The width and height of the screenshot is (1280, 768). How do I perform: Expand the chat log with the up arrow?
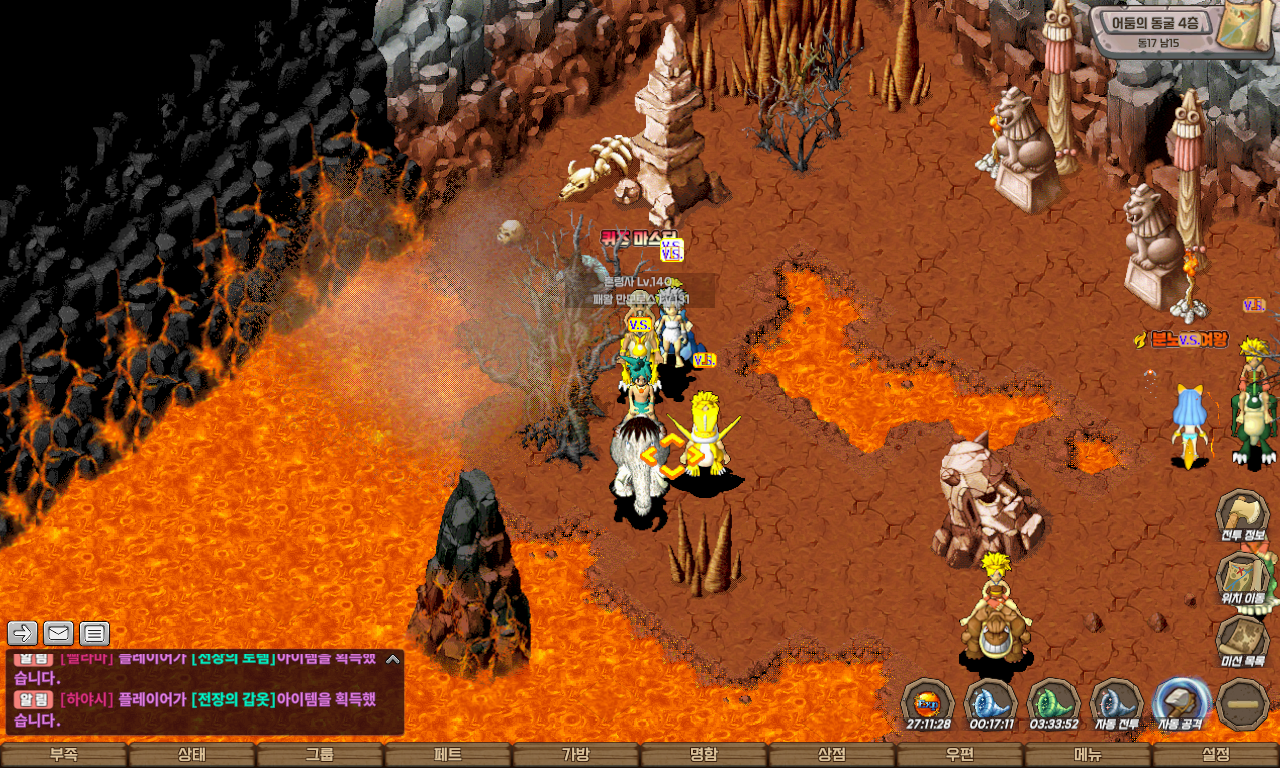pyautogui.click(x=392, y=659)
